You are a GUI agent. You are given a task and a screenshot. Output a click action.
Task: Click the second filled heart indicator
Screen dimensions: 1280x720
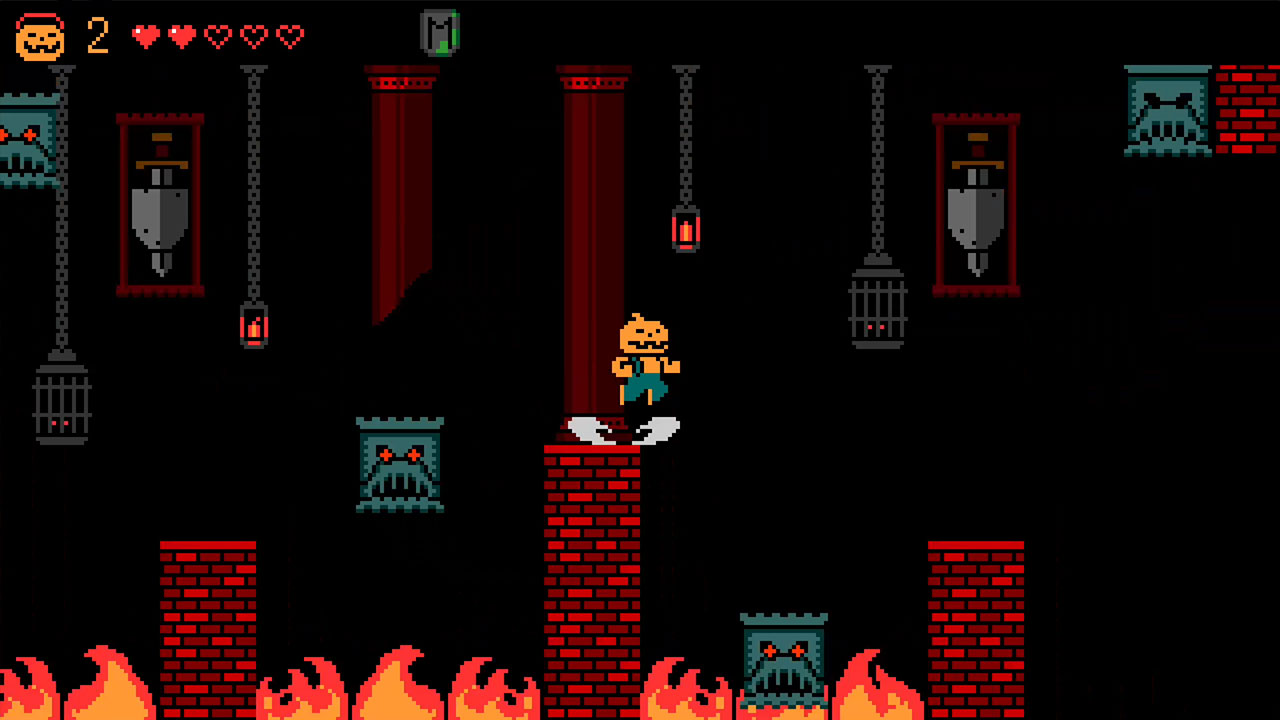pyautogui.click(x=183, y=35)
